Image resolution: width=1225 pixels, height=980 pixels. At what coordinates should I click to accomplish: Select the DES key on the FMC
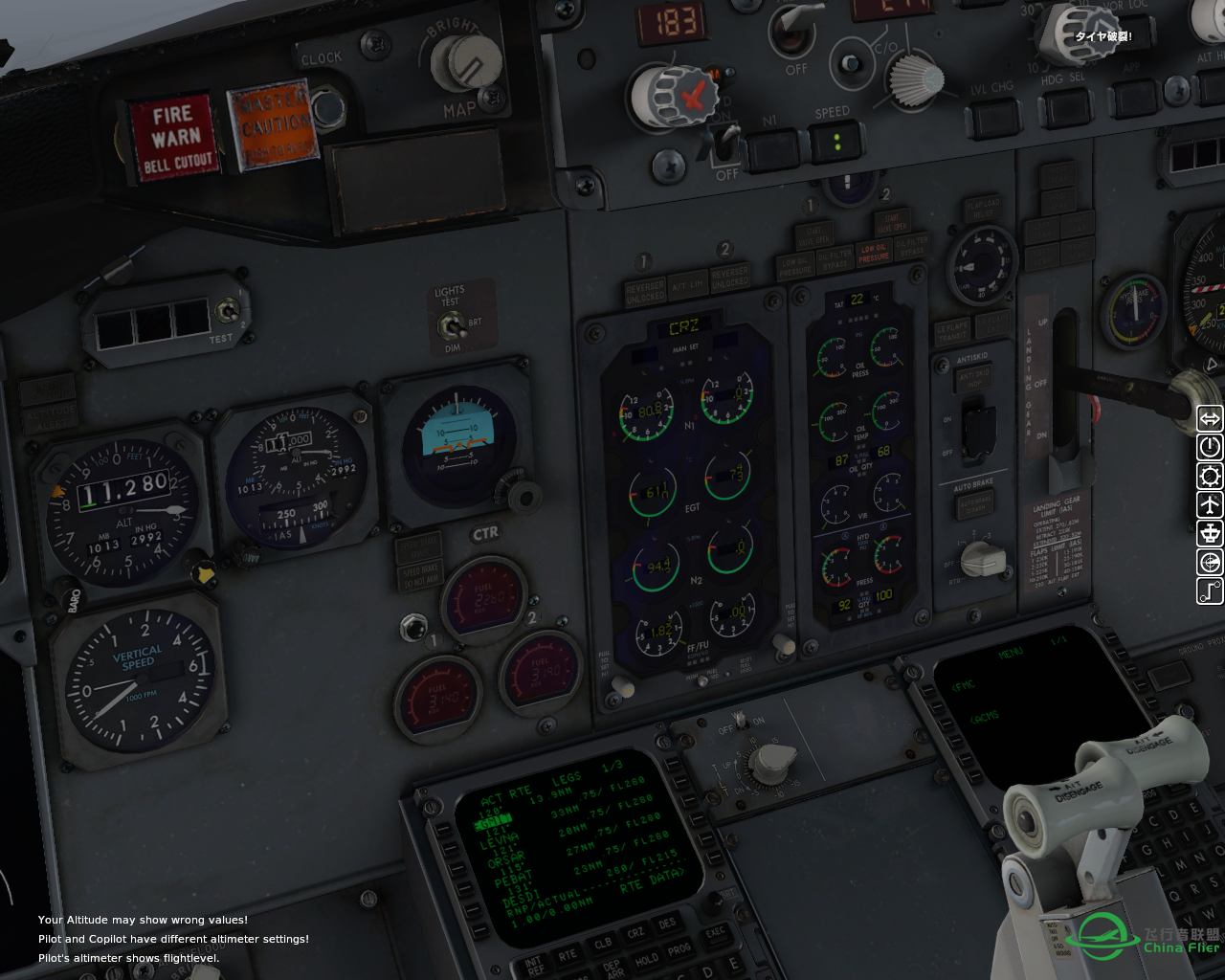point(667,924)
